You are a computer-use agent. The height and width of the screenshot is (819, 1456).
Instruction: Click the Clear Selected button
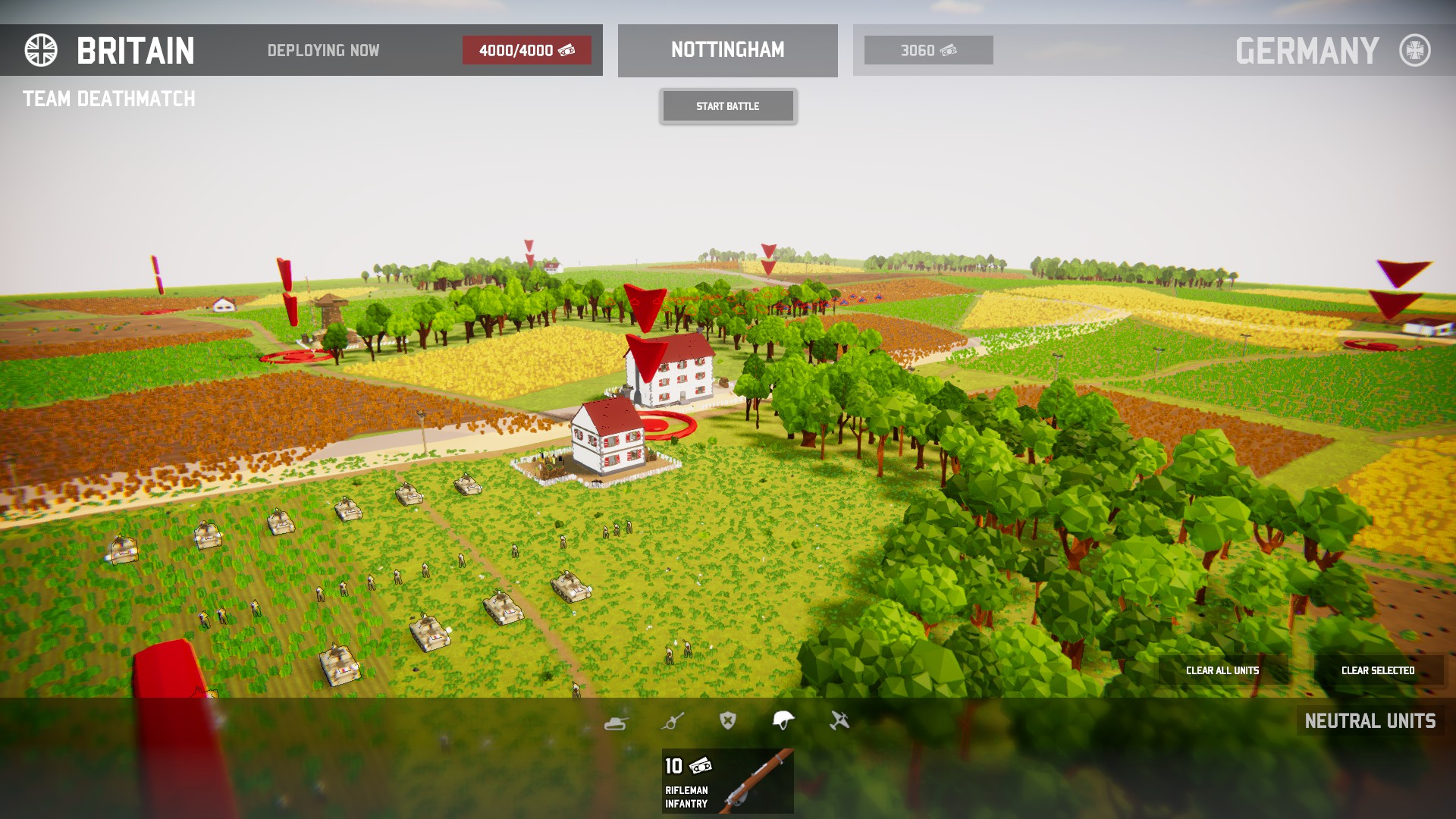coord(1378,670)
